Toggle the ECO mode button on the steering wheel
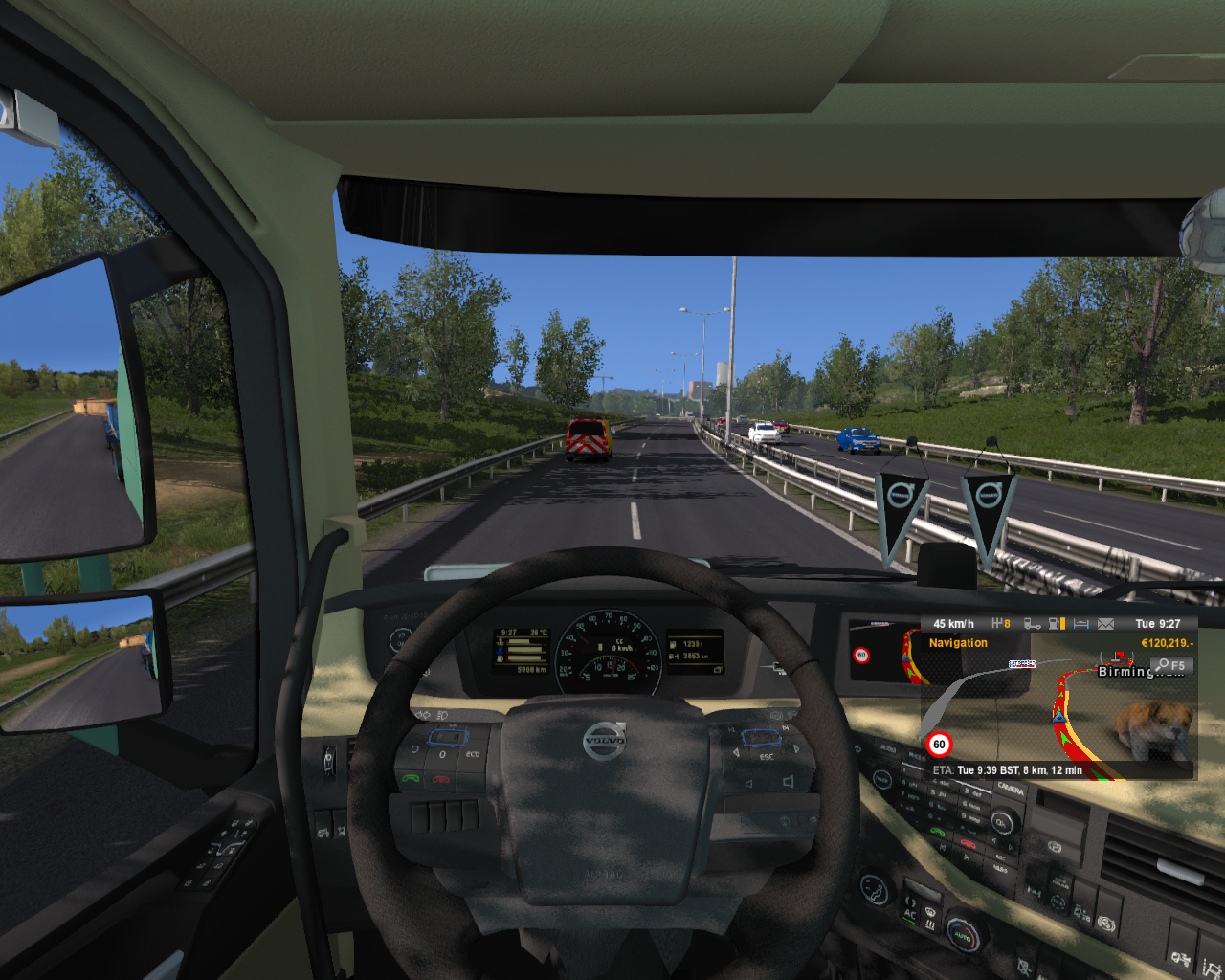 click(473, 753)
